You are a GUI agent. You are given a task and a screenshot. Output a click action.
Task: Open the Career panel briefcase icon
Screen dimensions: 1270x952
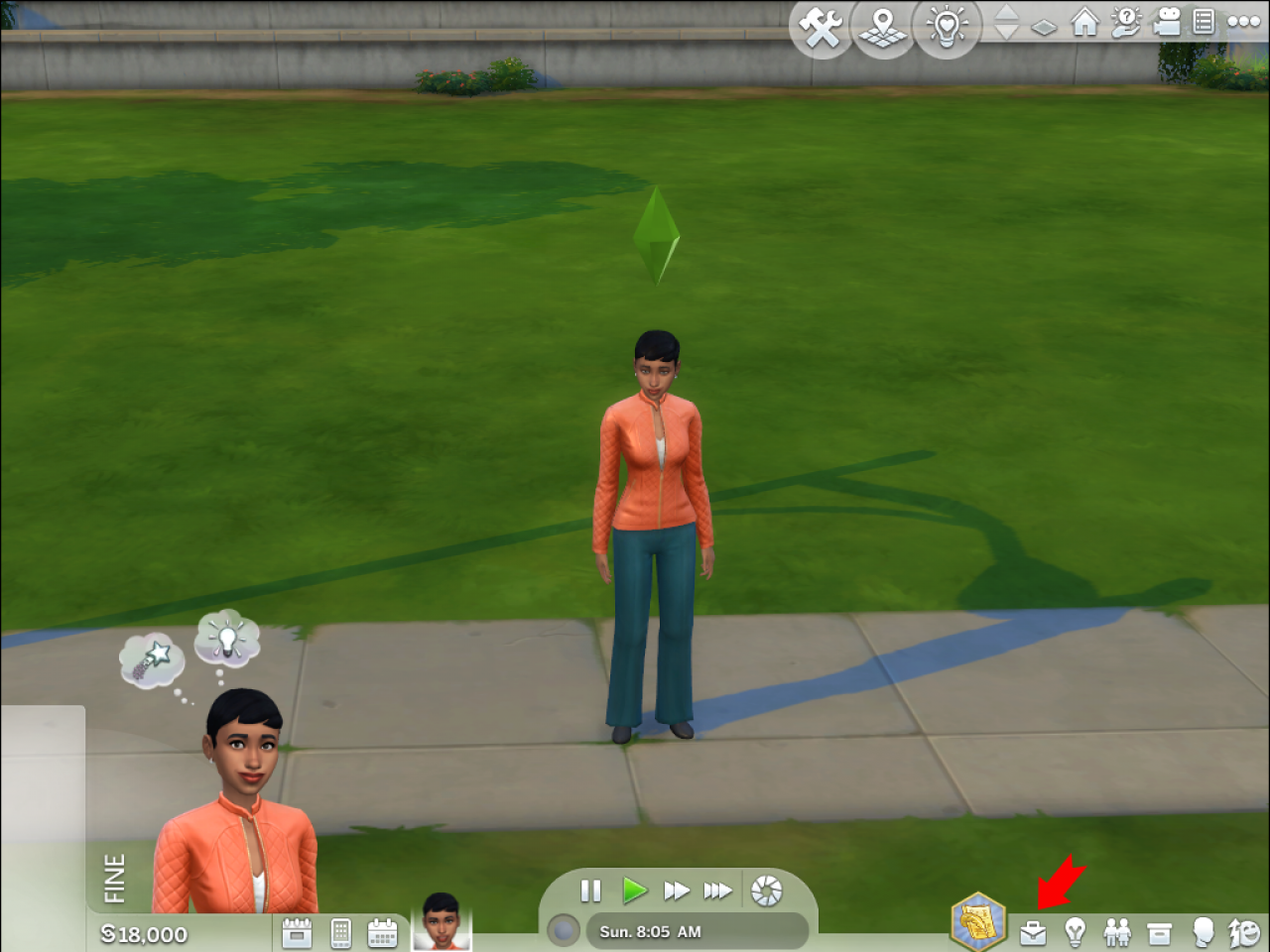tap(1033, 932)
